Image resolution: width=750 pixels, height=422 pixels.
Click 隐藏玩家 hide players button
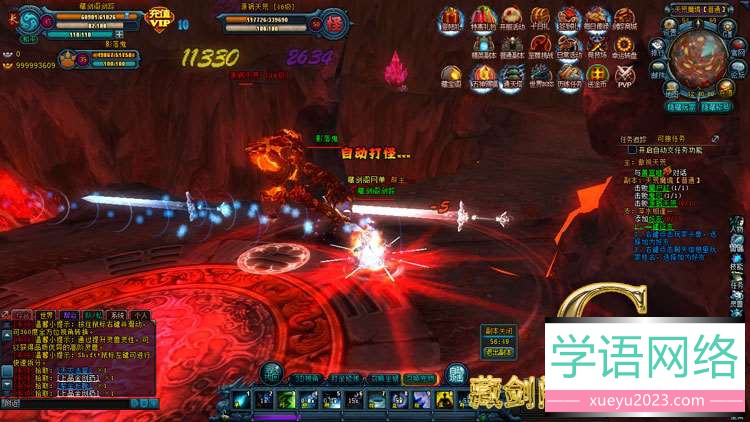[681, 105]
